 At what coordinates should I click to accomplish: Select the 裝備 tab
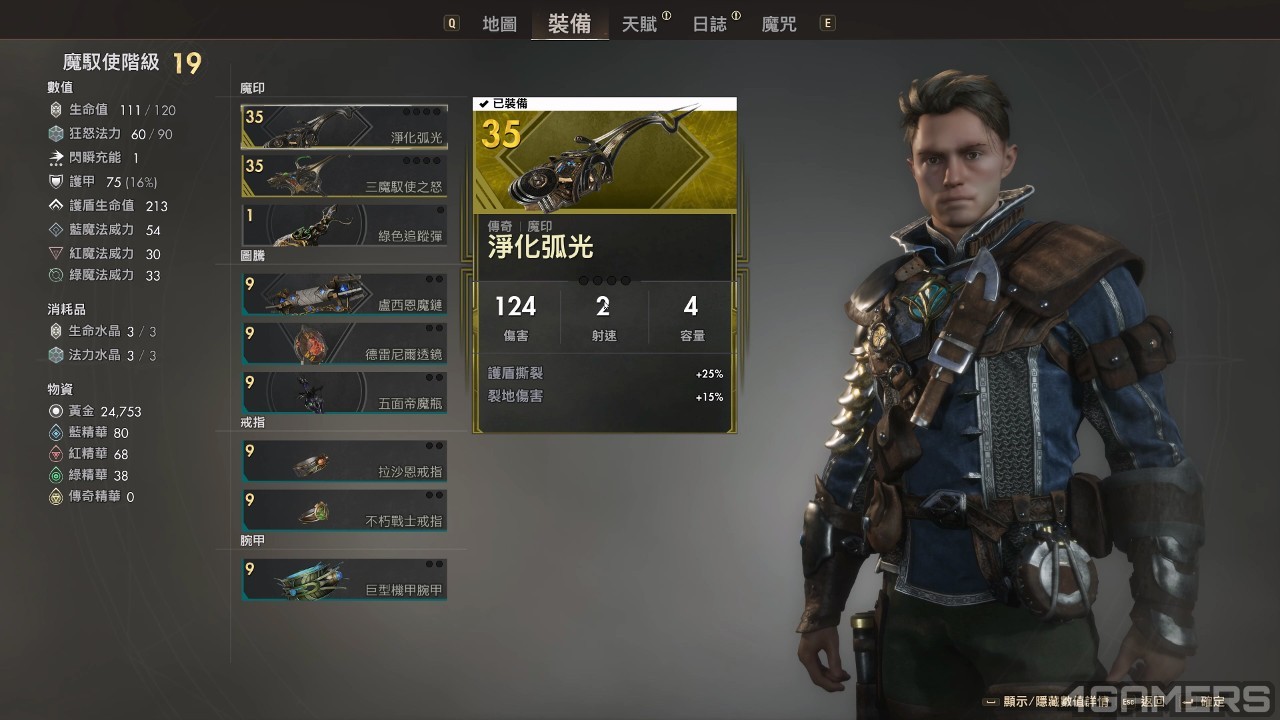(569, 24)
